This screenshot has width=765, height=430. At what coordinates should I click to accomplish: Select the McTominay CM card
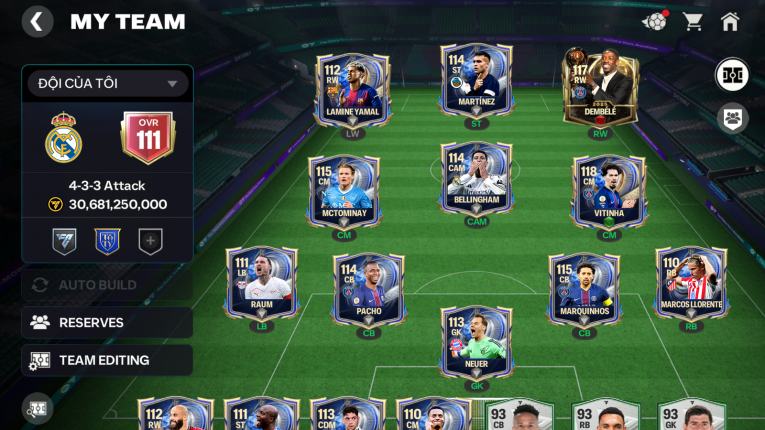(344, 192)
